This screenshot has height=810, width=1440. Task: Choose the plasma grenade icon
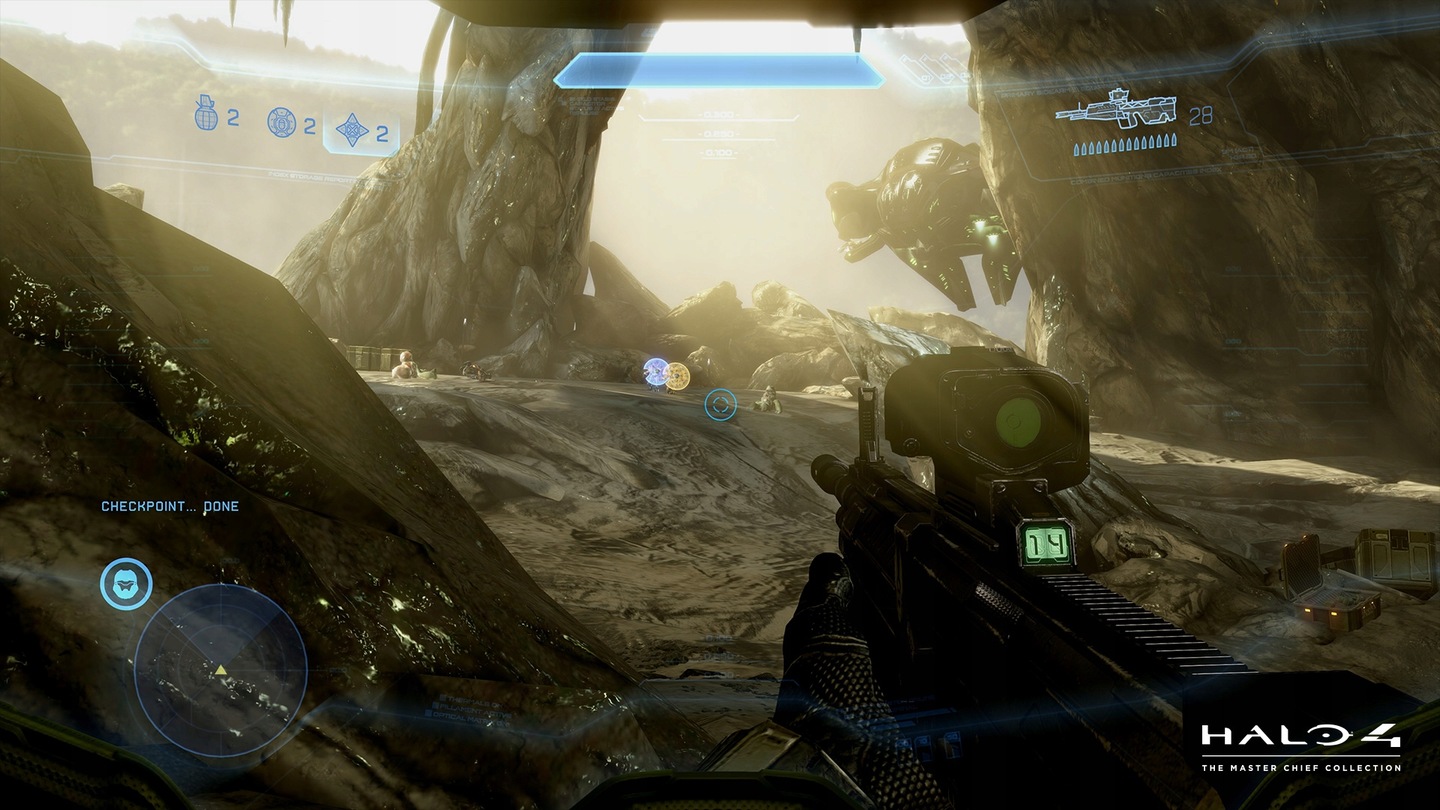click(281, 122)
